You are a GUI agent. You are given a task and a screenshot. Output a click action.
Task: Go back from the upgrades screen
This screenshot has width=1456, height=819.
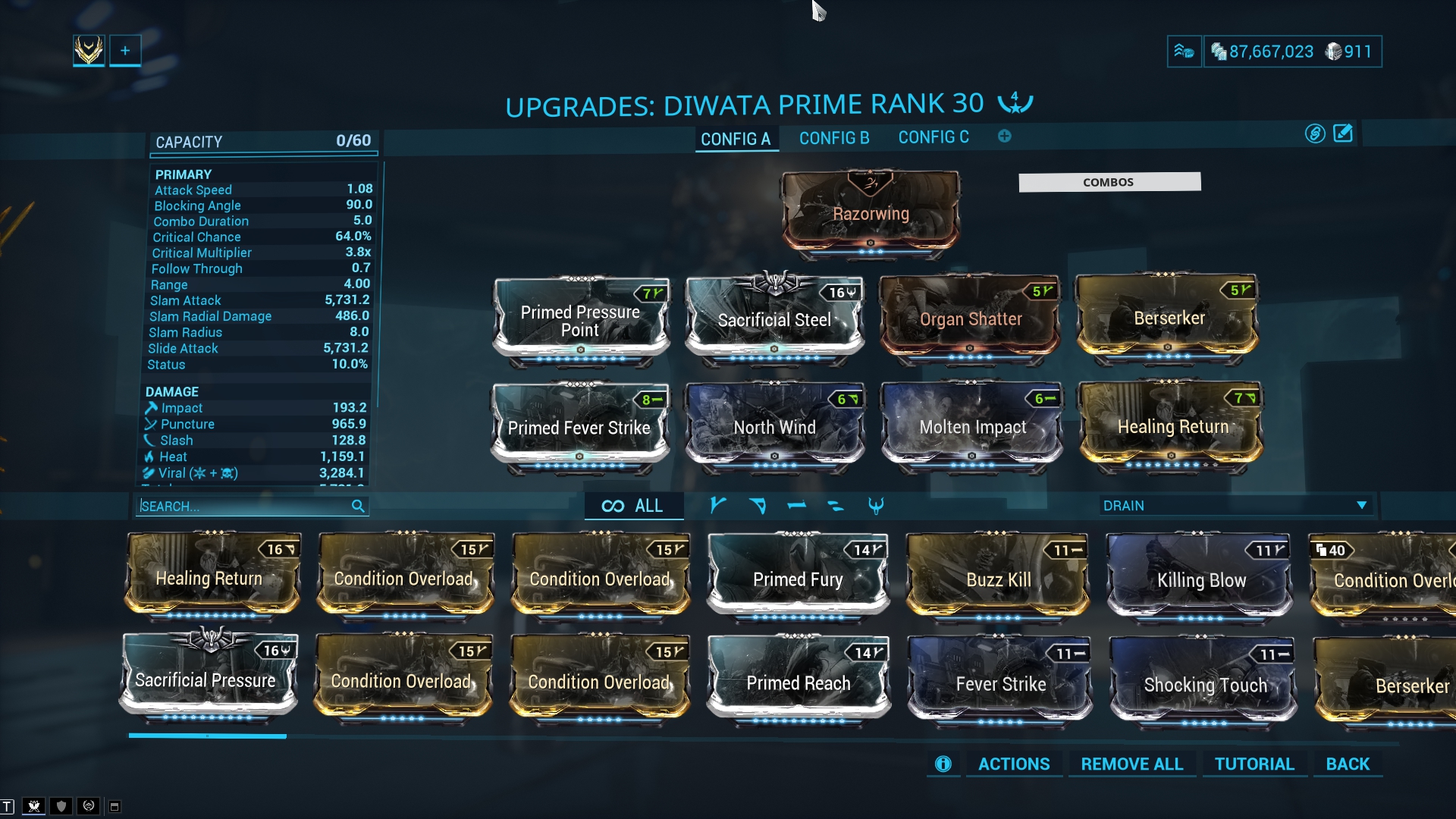tap(1348, 764)
